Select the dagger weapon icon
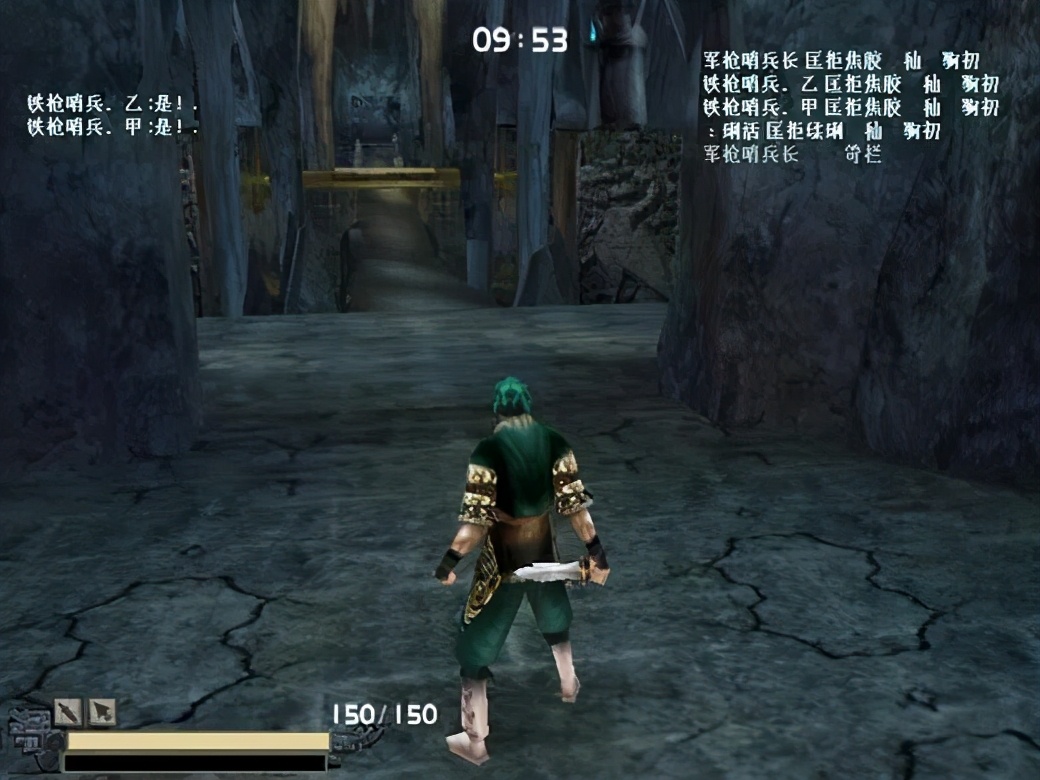This screenshot has height=780, width=1040. click(x=67, y=712)
